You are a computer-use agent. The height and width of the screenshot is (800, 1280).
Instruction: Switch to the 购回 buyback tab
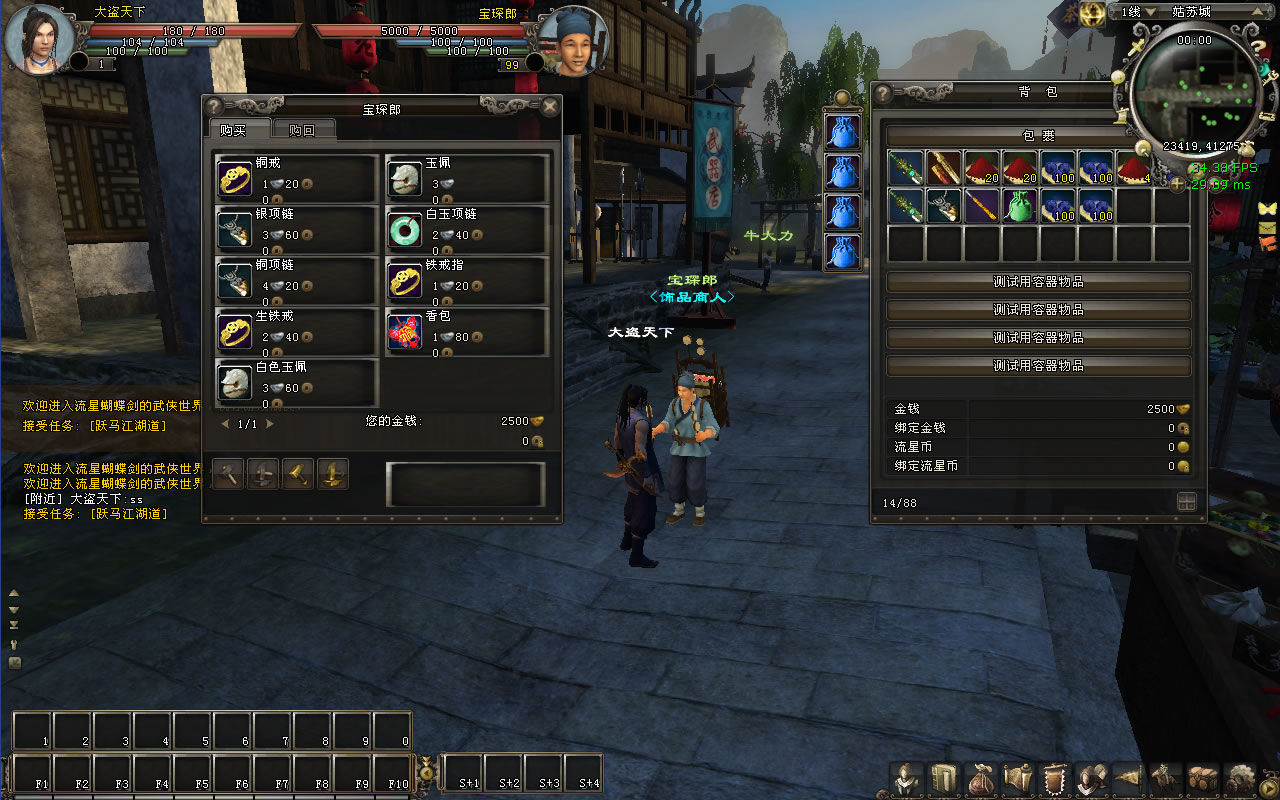pyautogui.click(x=302, y=130)
